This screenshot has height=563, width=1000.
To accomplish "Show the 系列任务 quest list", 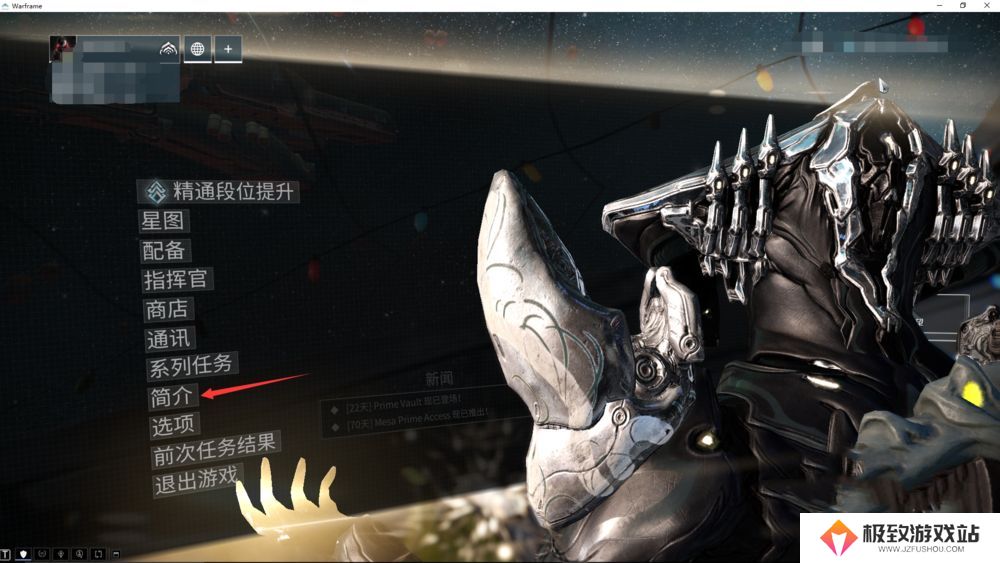I will click(x=192, y=367).
